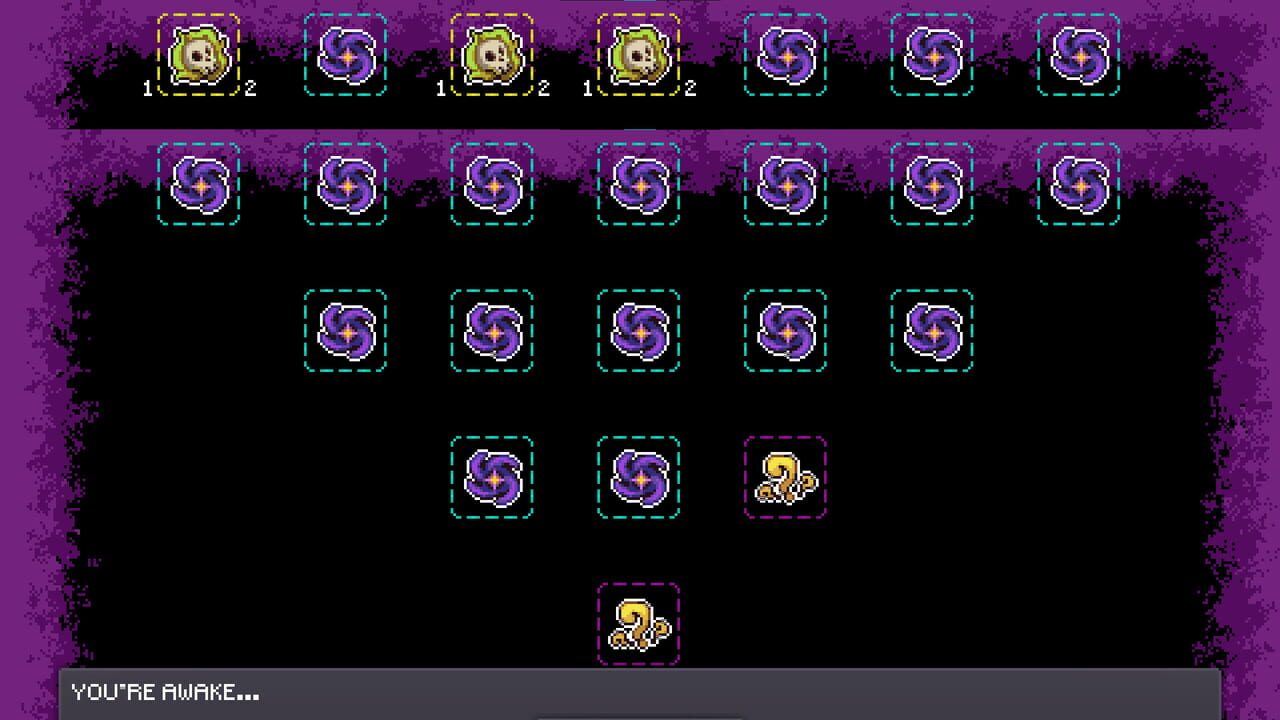Screen dimensions: 1280x720
Task: Select the mystery node with the purple dashed border
Action: click(785, 478)
